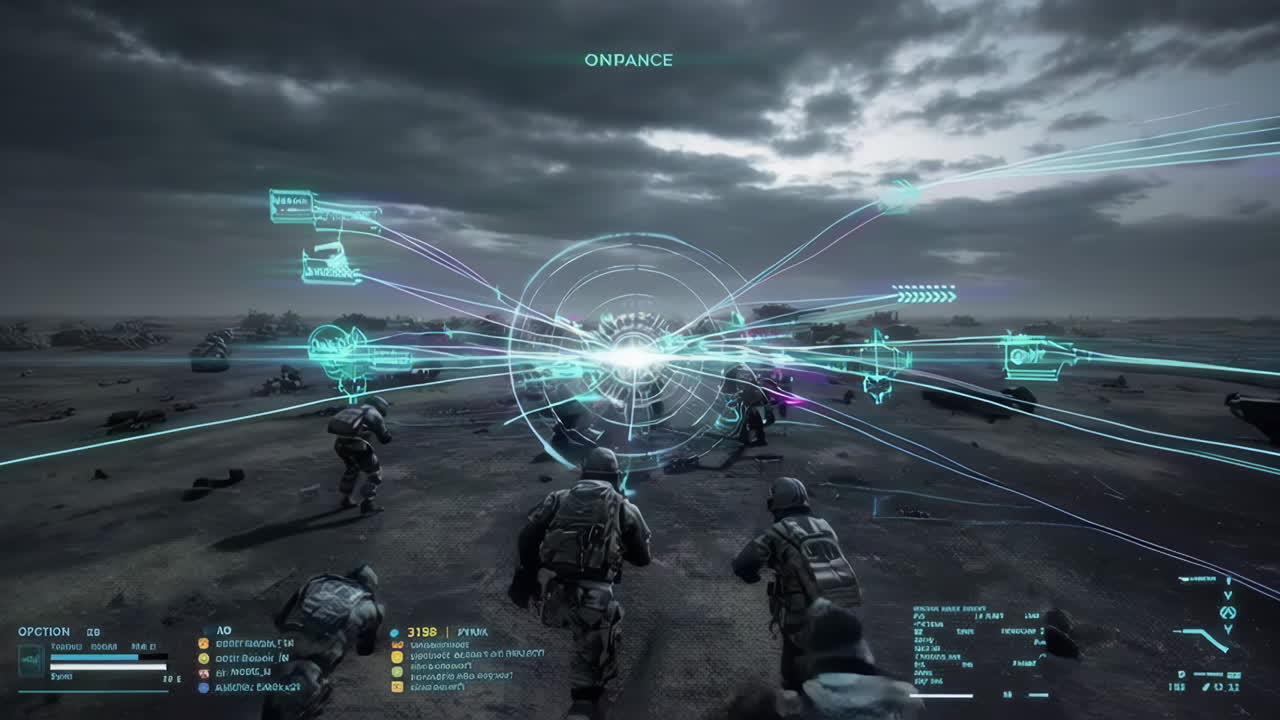Click the yellow coin icon beside second objective
The image size is (1280, 720).
pos(203,658)
